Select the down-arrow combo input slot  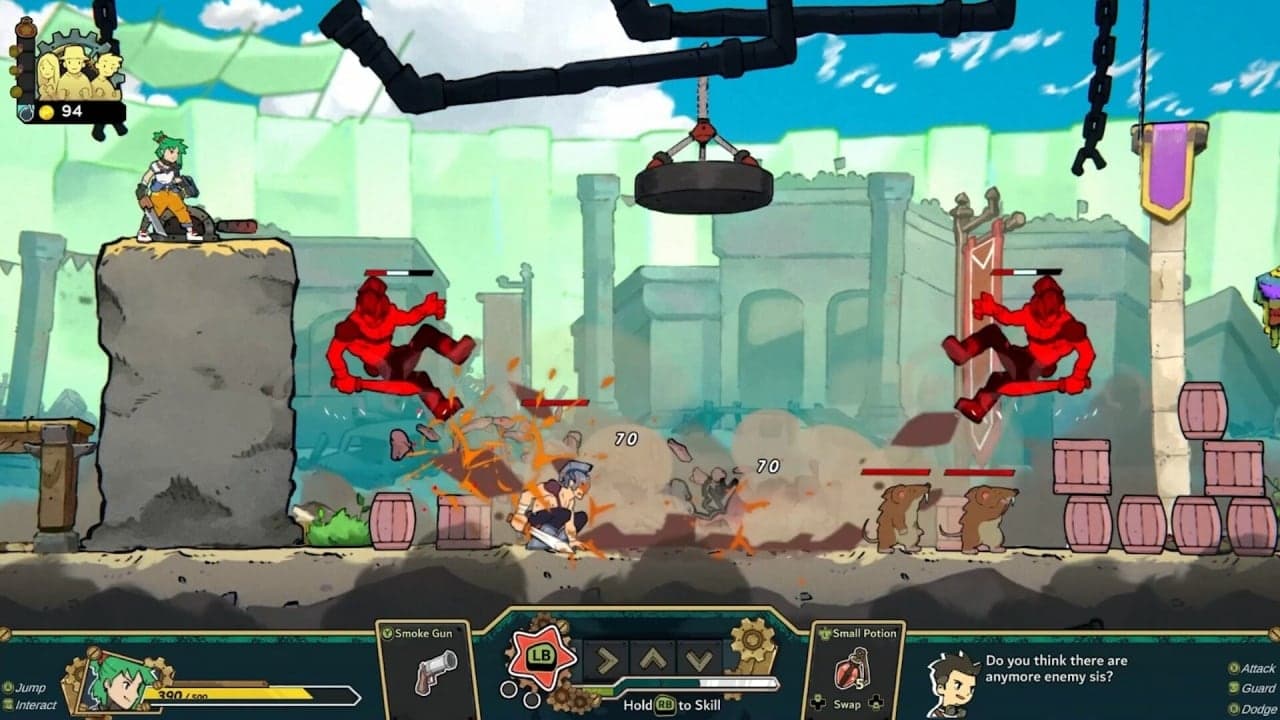(698, 659)
